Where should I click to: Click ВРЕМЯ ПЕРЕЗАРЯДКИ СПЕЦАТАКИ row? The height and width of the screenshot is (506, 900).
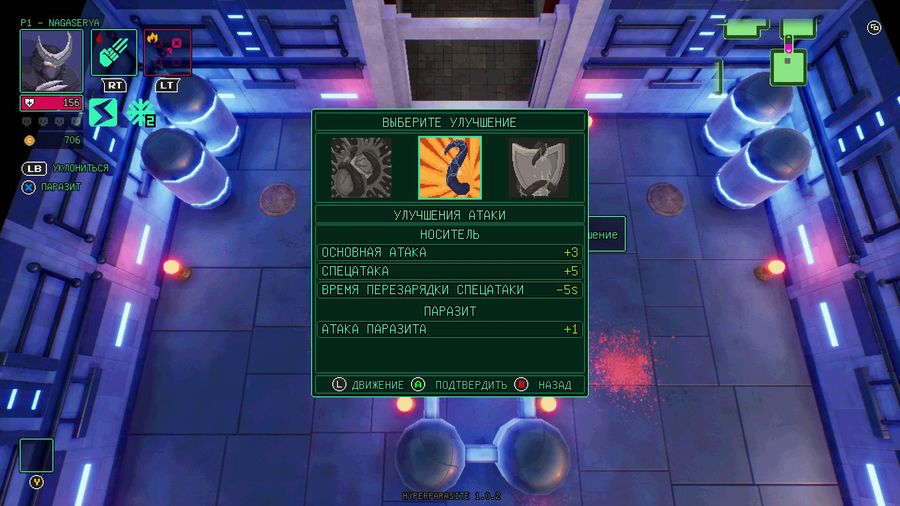(x=449, y=290)
